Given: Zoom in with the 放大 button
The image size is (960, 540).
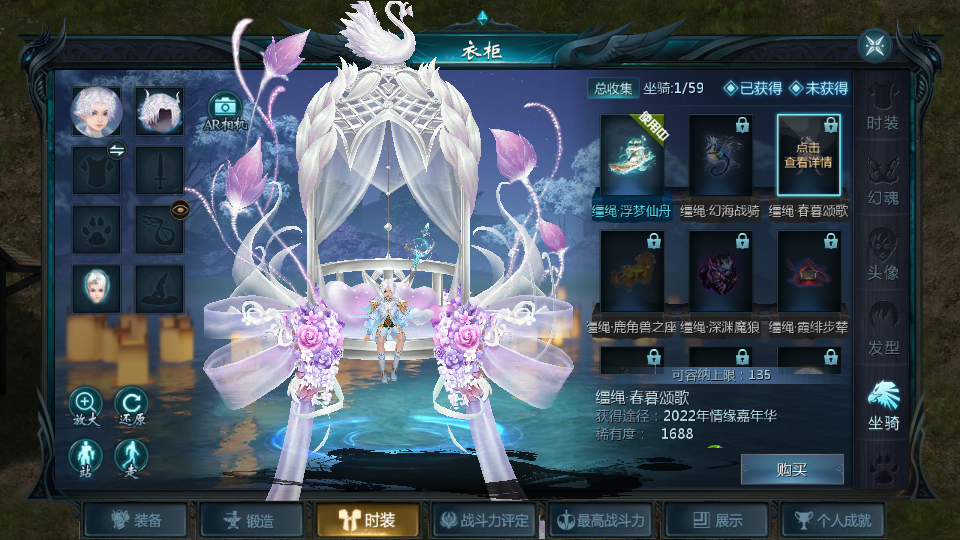Looking at the screenshot, I should pyautogui.click(x=84, y=405).
